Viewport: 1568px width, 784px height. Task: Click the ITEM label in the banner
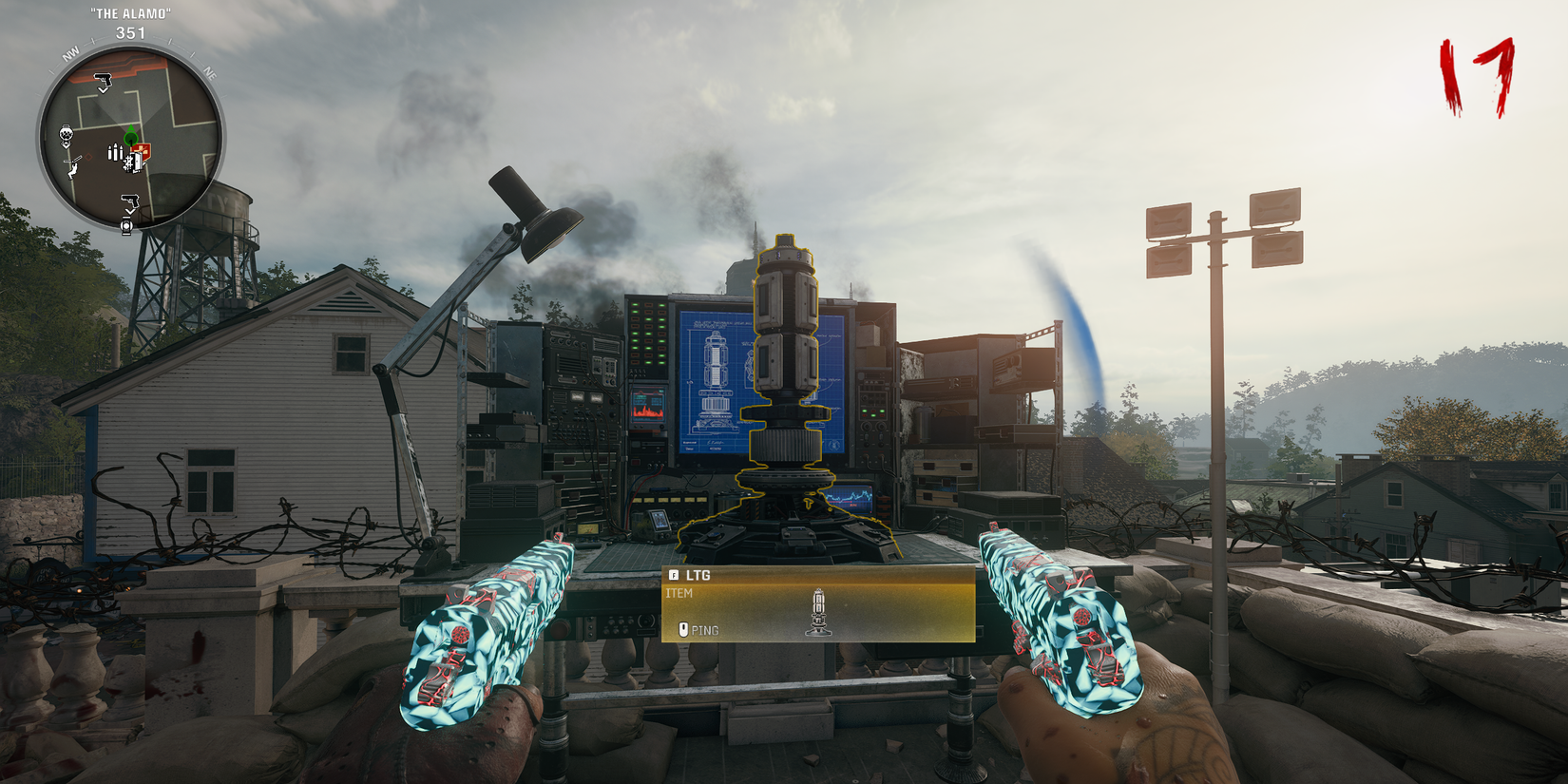pos(680,592)
